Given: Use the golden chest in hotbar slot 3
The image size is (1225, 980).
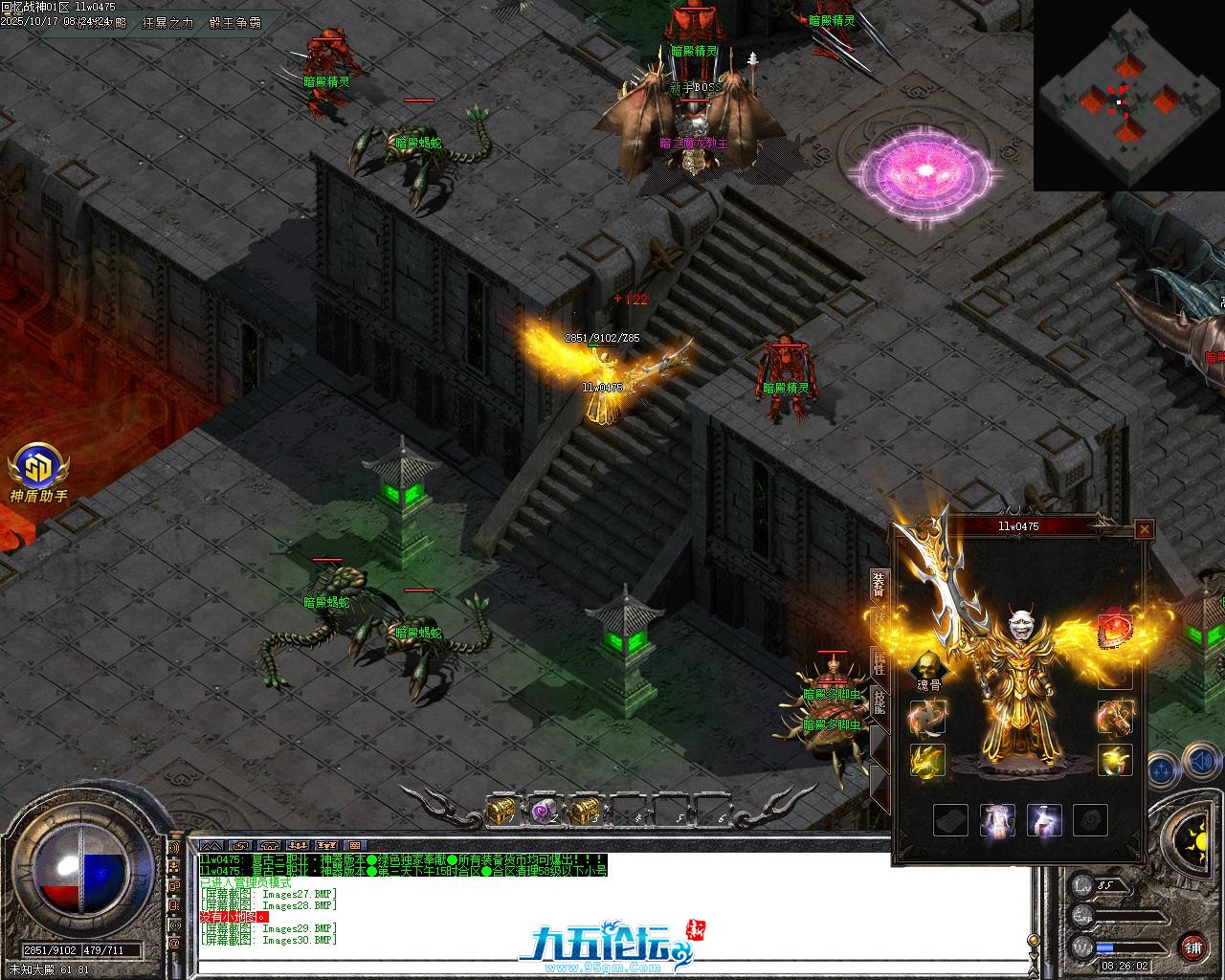Looking at the screenshot, I should point(583,811).
